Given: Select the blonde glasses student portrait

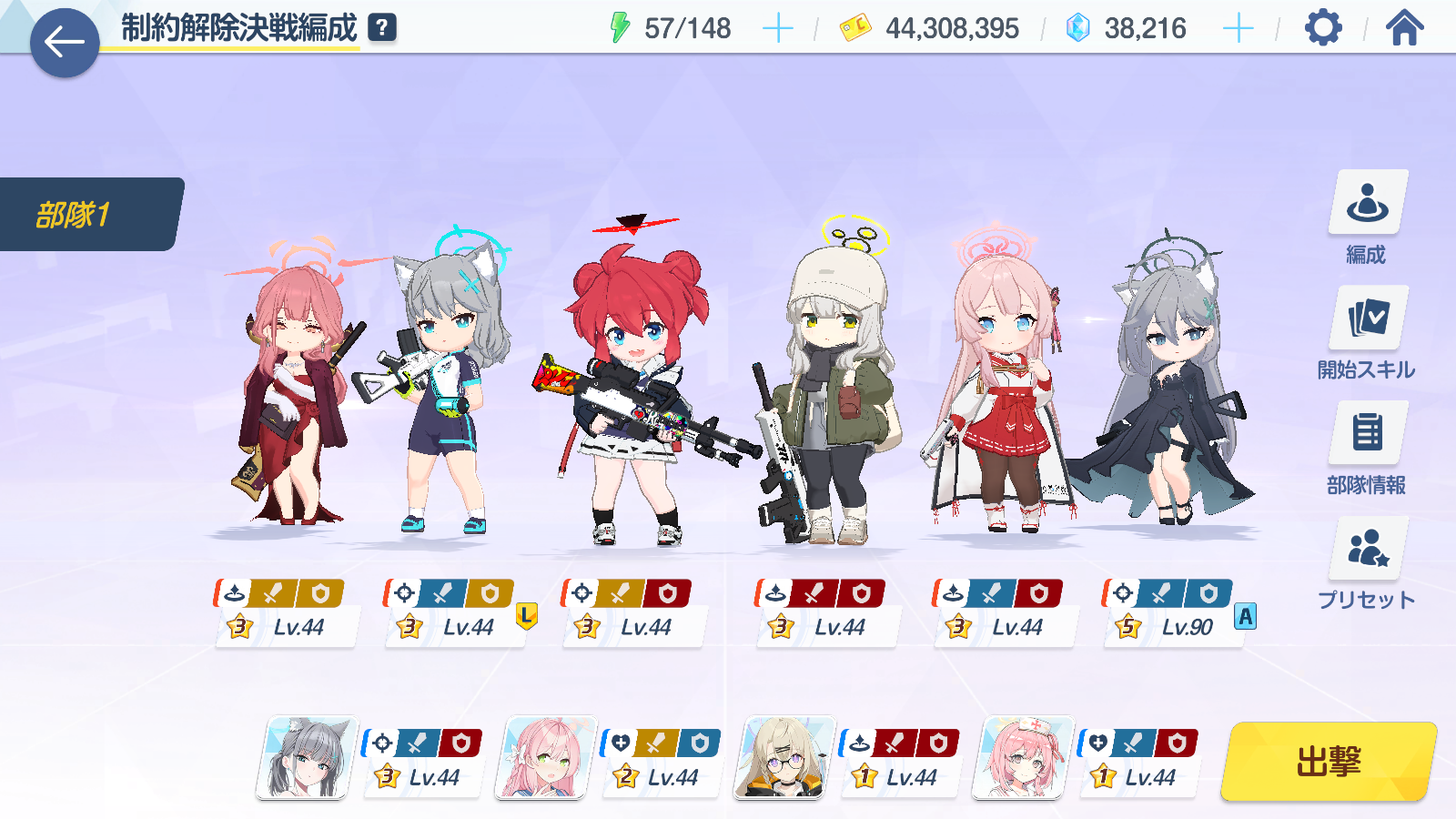Looking at the screenshot, I should click(784, 758).
